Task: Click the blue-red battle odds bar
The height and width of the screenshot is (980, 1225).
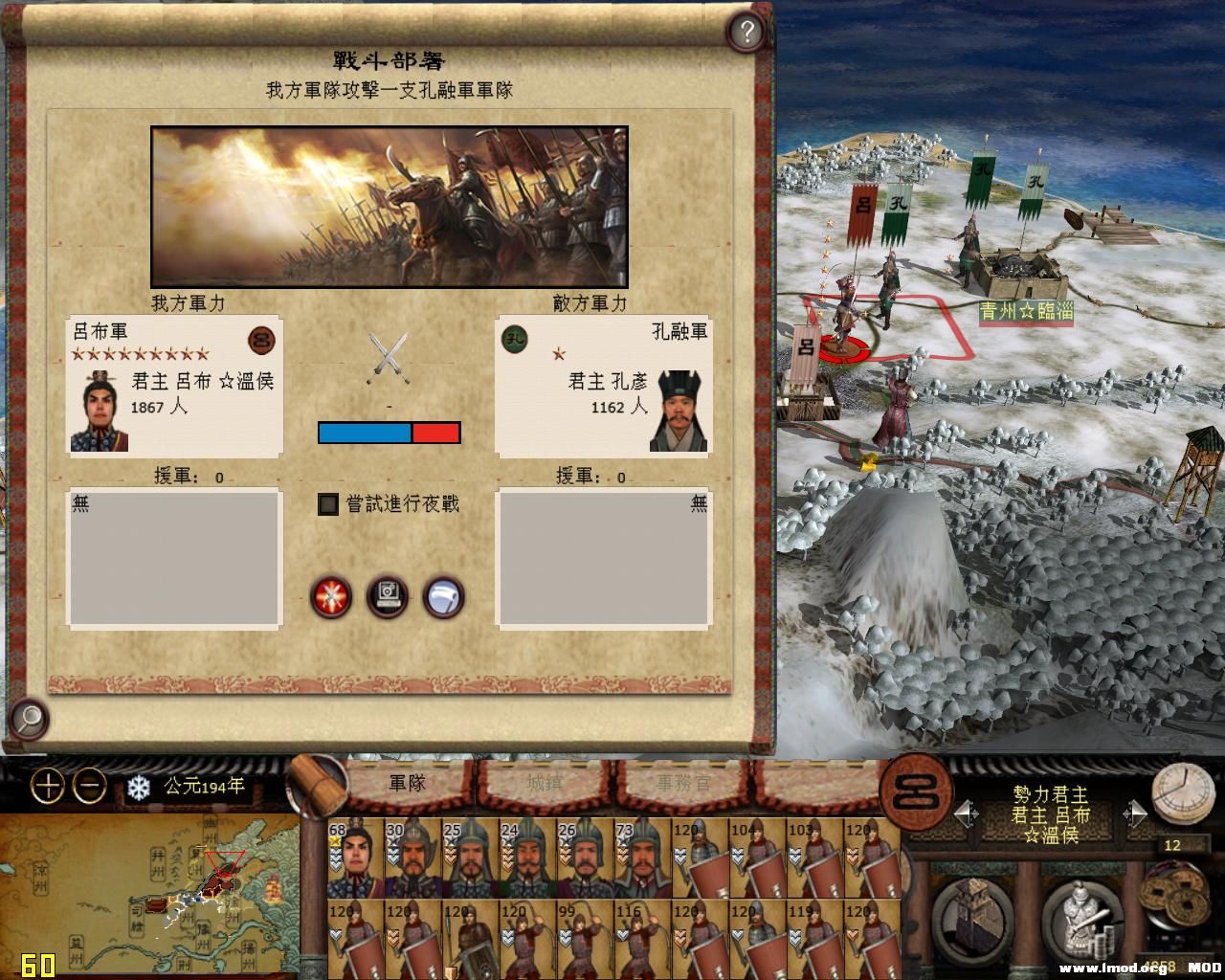Action: [388, 433]
